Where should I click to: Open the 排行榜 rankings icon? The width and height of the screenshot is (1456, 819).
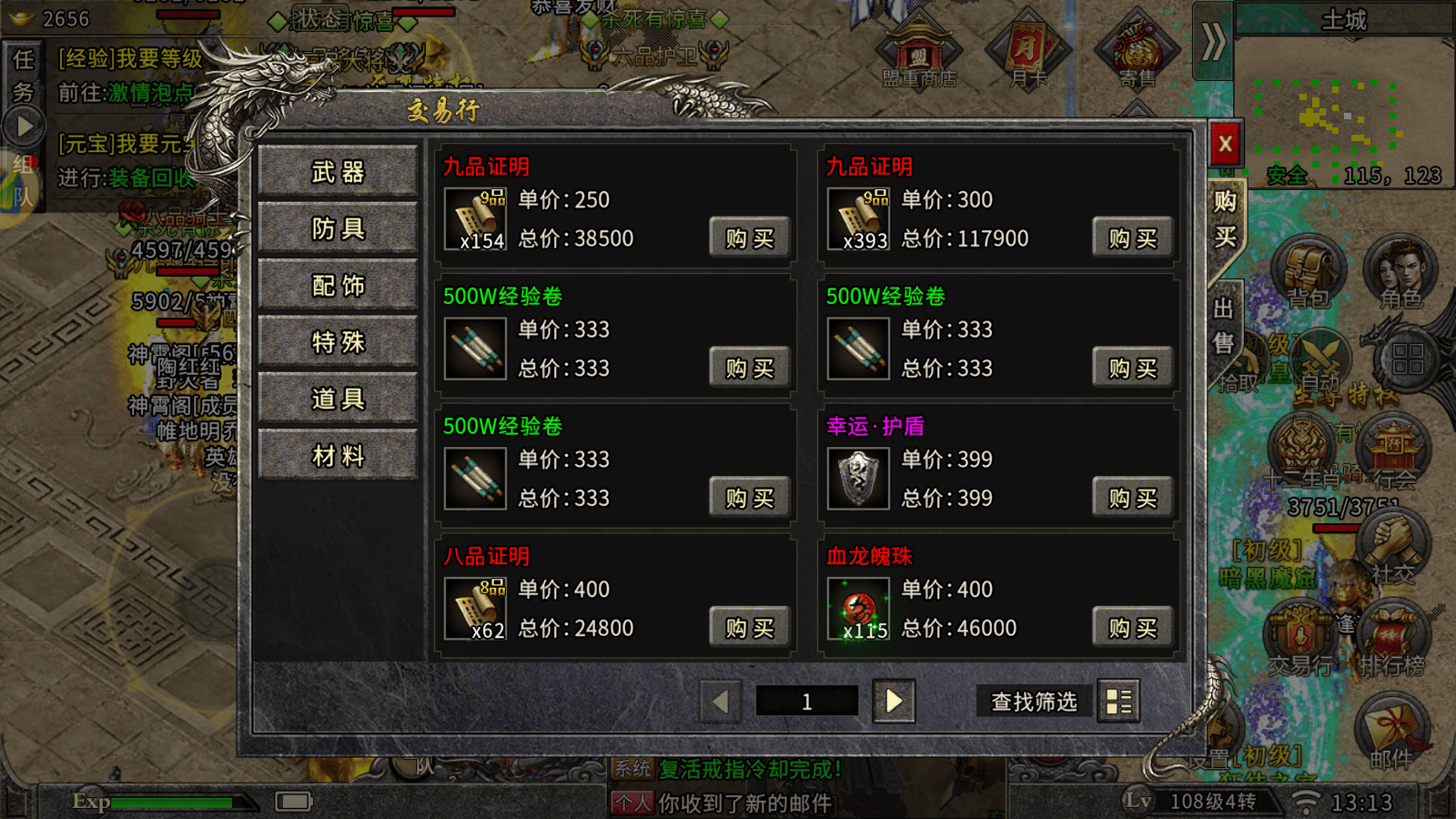1390,637
